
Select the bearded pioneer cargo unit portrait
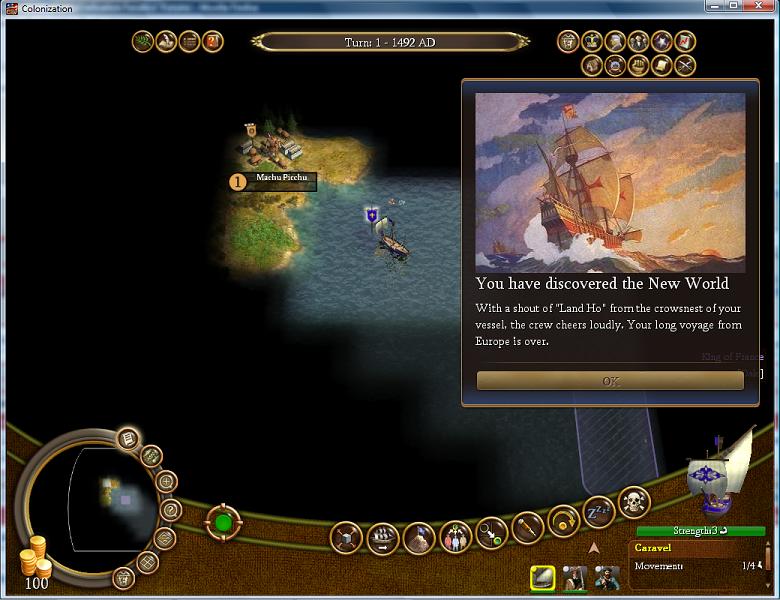606,578
